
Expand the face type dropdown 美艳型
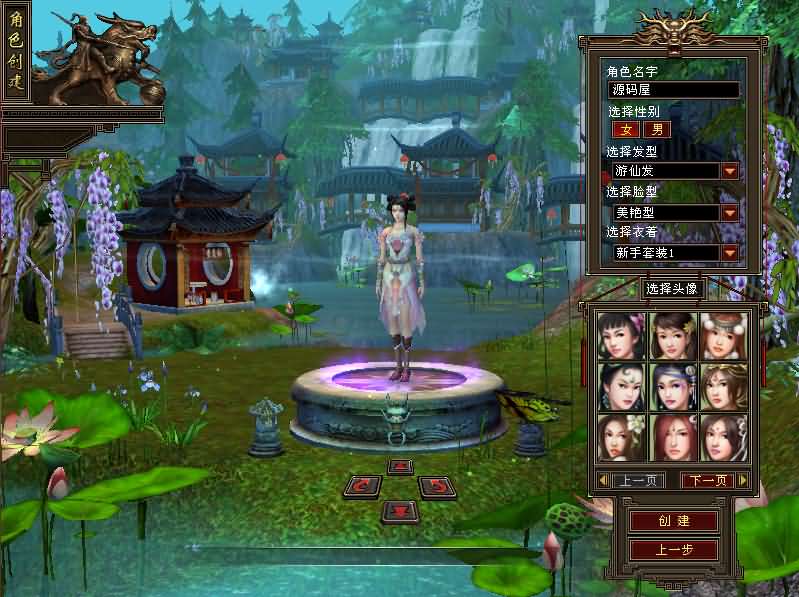[730, 212]
